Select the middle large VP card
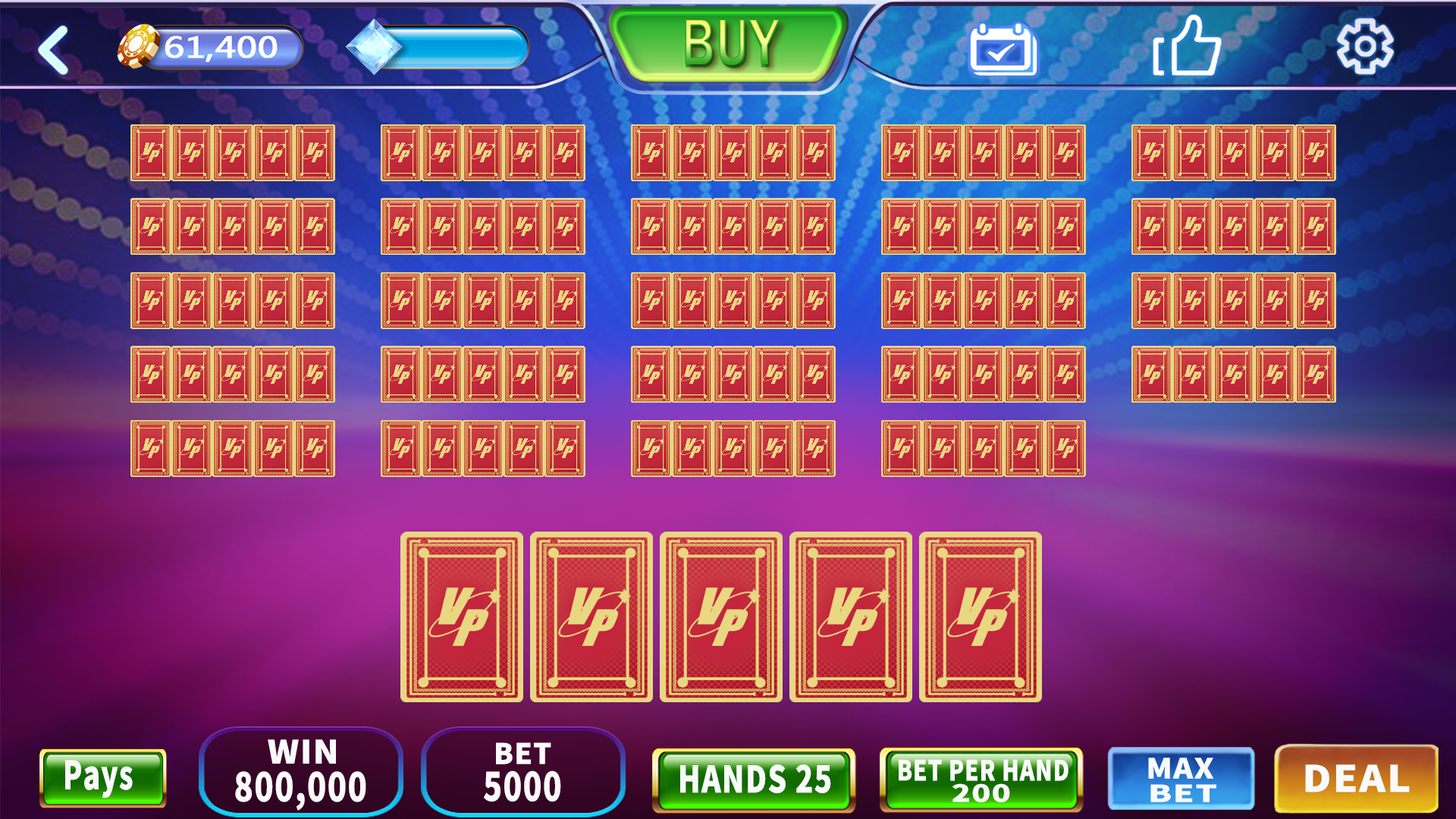1456x819 pixels. pyautogui.click(x=721, y=618)
